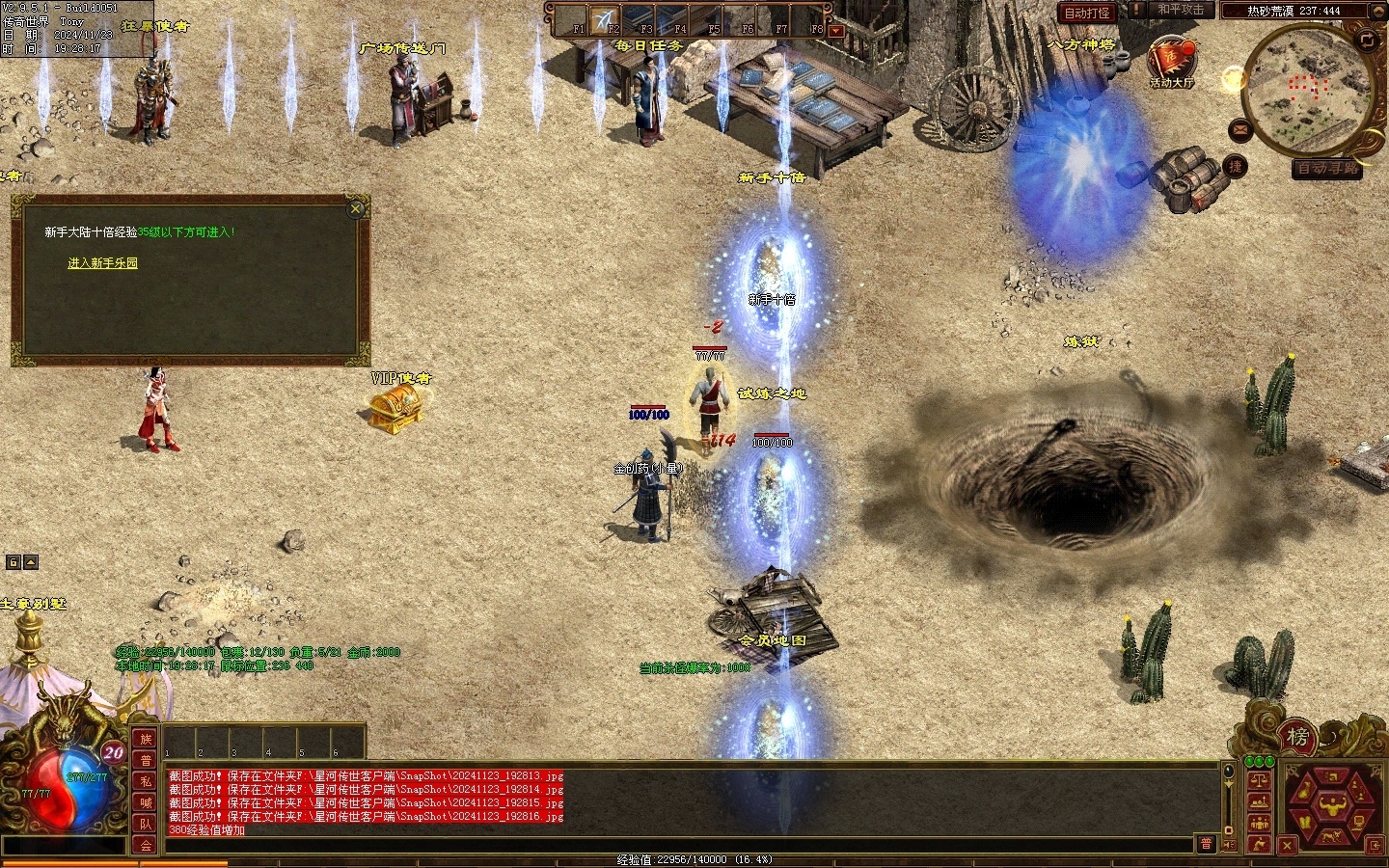
Task: Toggle the 和平攻击 attack mode
Action: tap(1181, 10)
